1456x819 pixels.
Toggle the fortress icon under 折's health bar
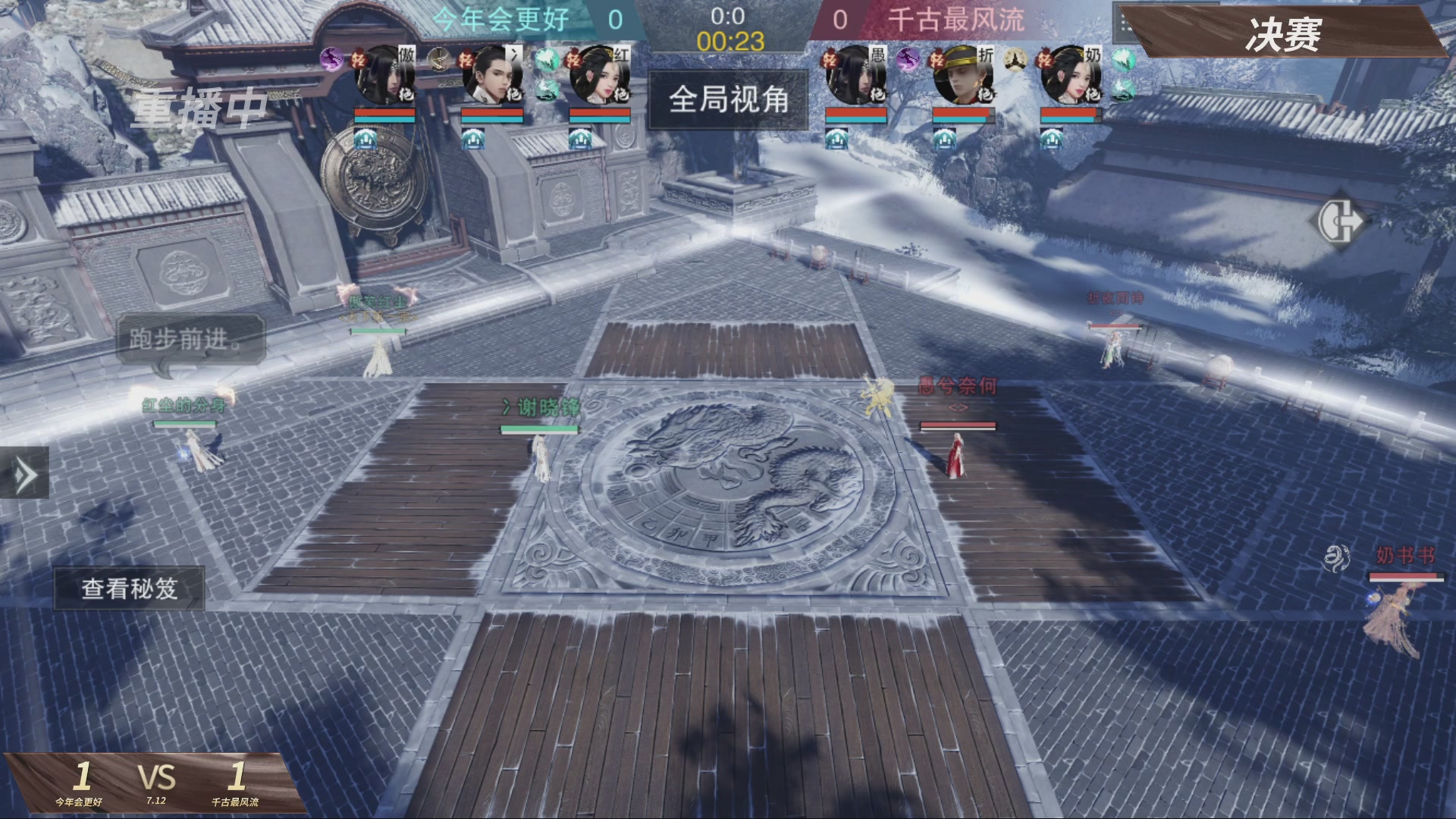coord(945,140)
